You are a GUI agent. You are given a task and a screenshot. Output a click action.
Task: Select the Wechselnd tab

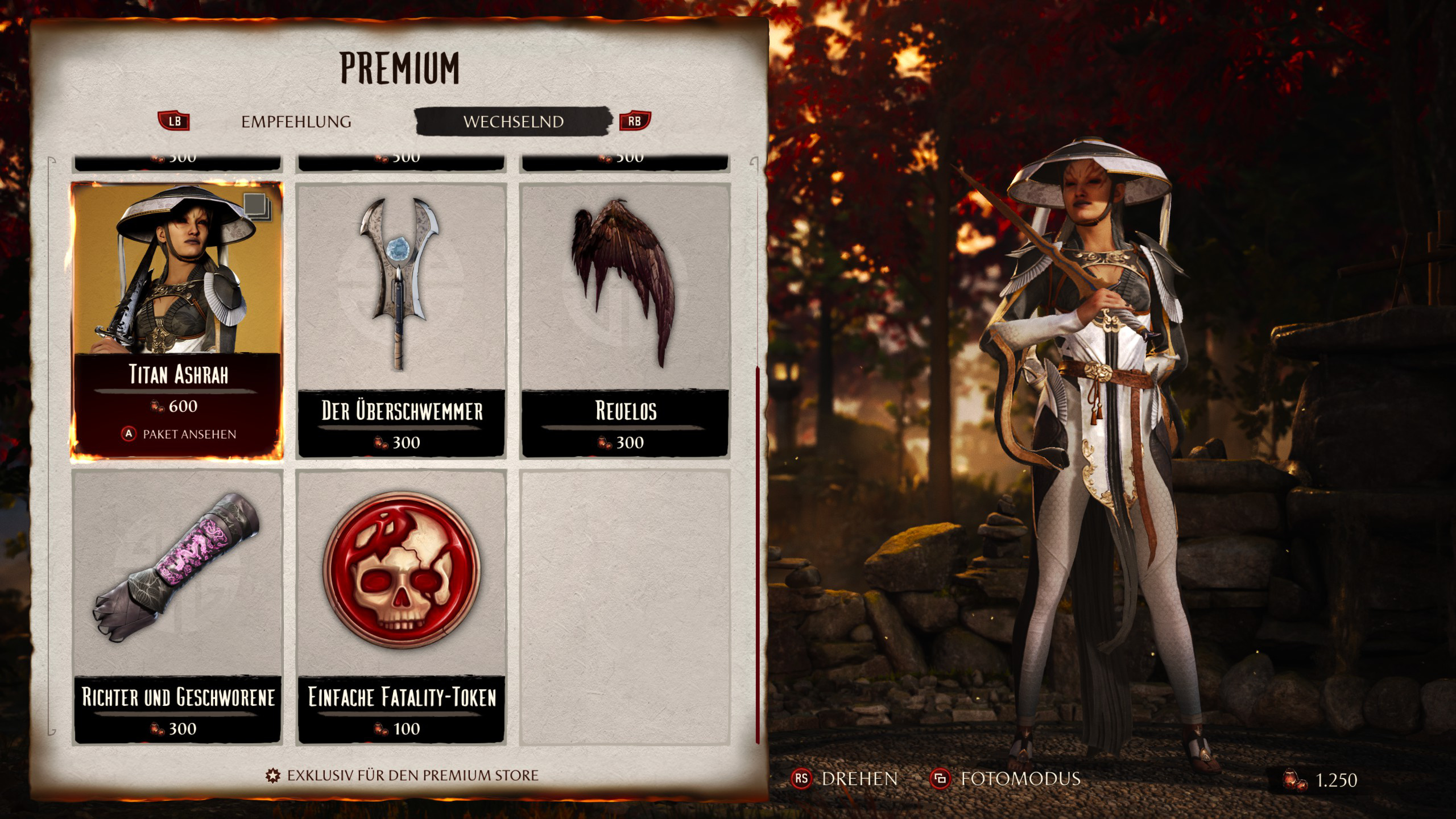pyautogui.click(x=513, y=122)
